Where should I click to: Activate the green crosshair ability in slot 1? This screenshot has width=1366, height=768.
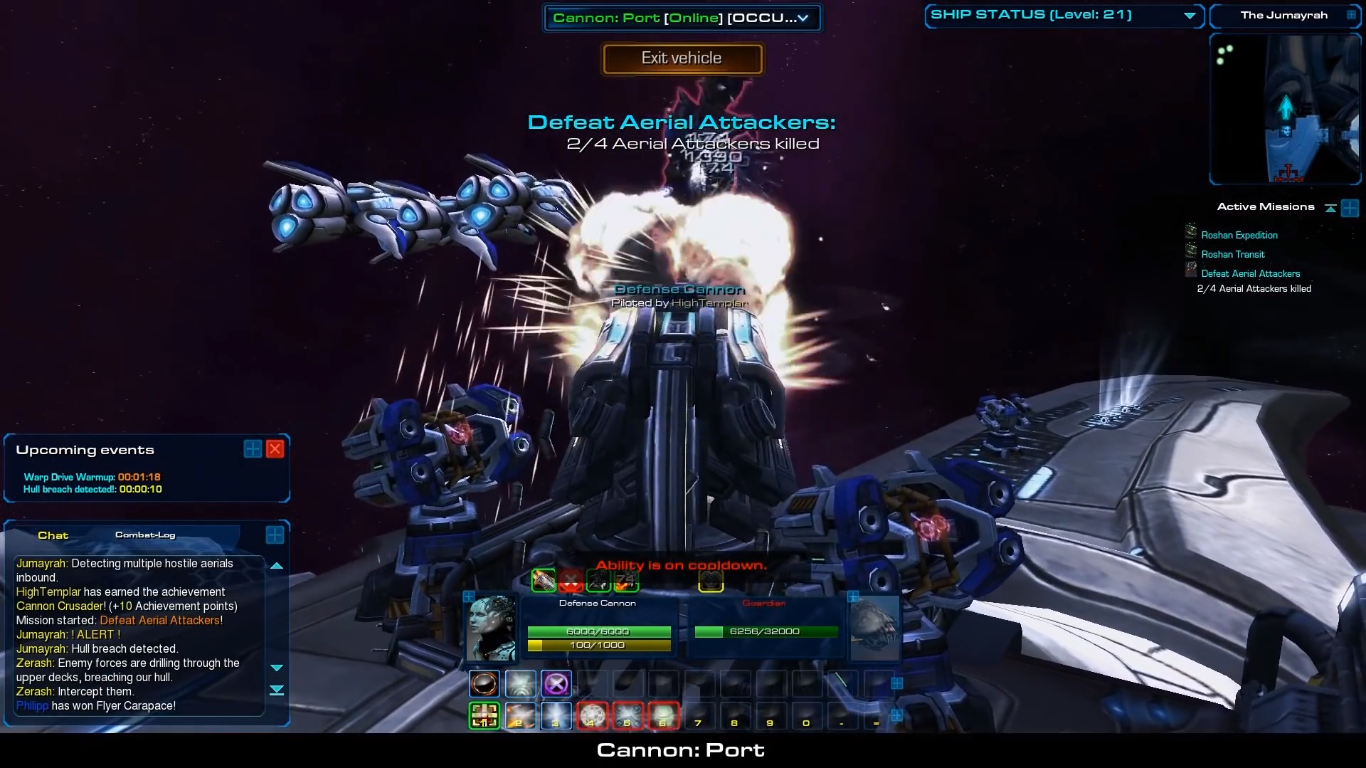click(x=484, y=716)
